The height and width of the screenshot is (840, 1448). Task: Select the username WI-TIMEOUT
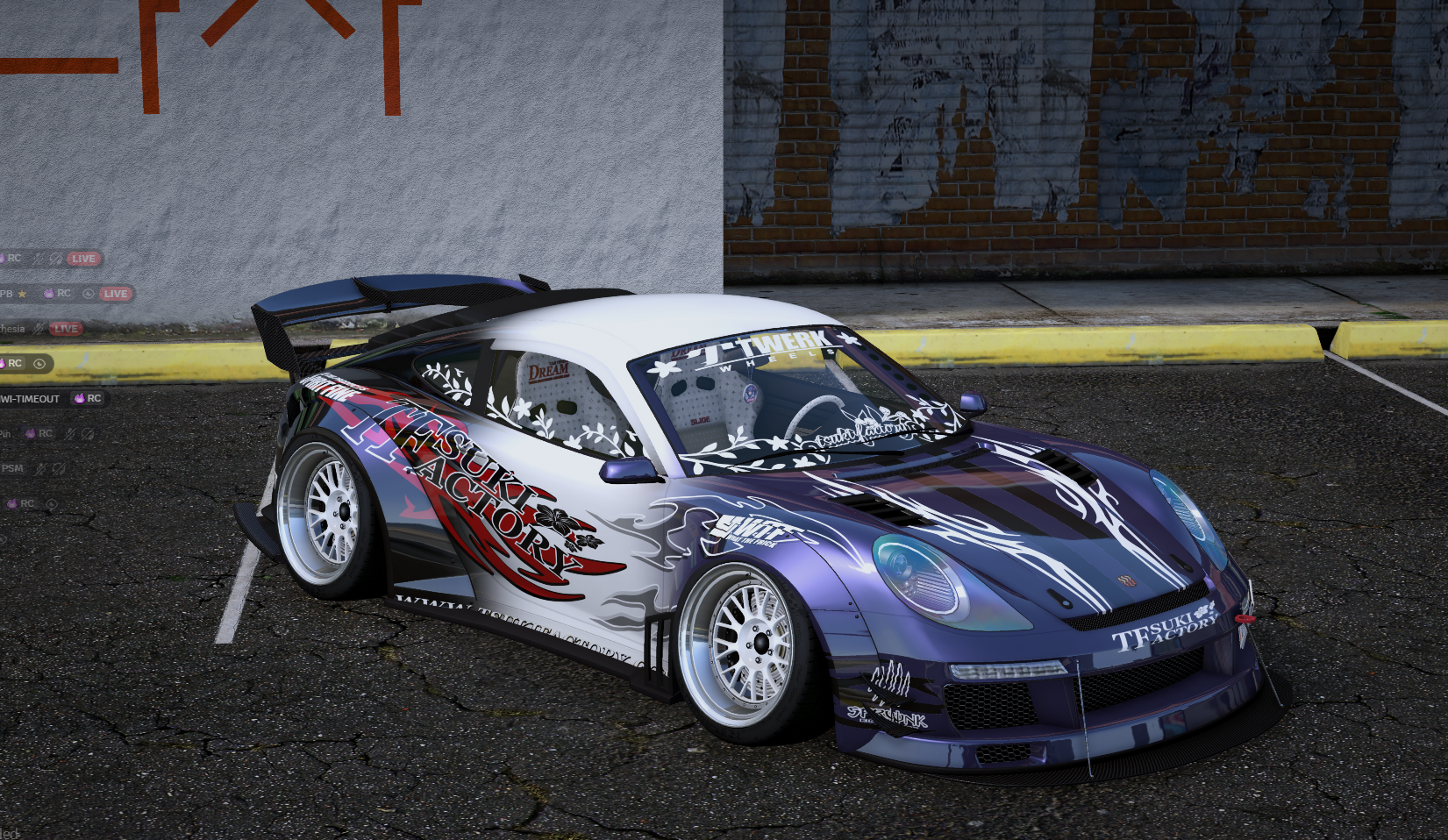tap(29, 398)
